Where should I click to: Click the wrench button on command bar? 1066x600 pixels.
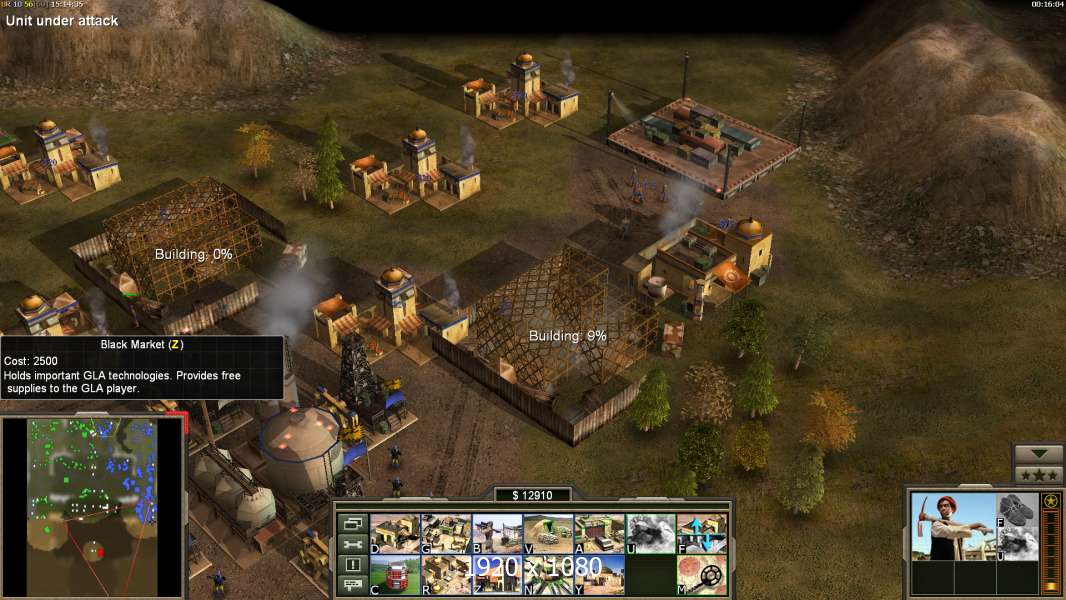pyautogui.click(x=352, y=544)
